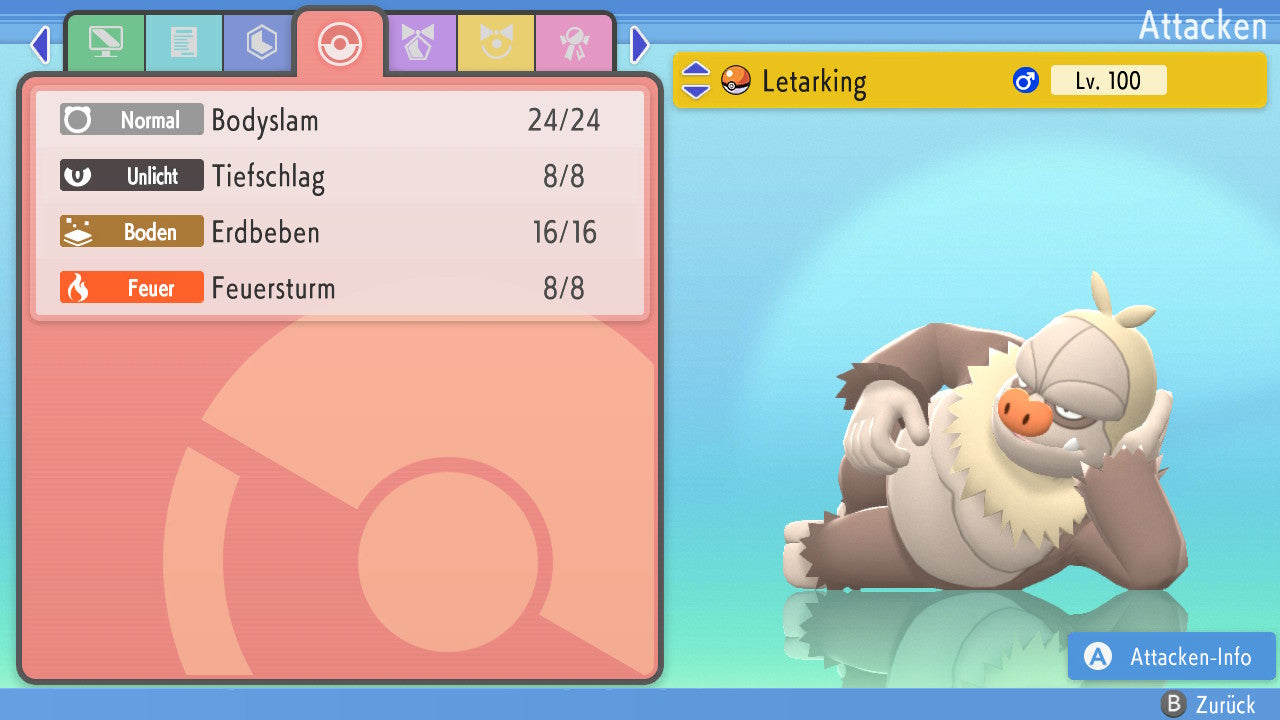Pick the Feuersturm attack entry
This screenshot has height=720, width=1280.
(340, 289)
